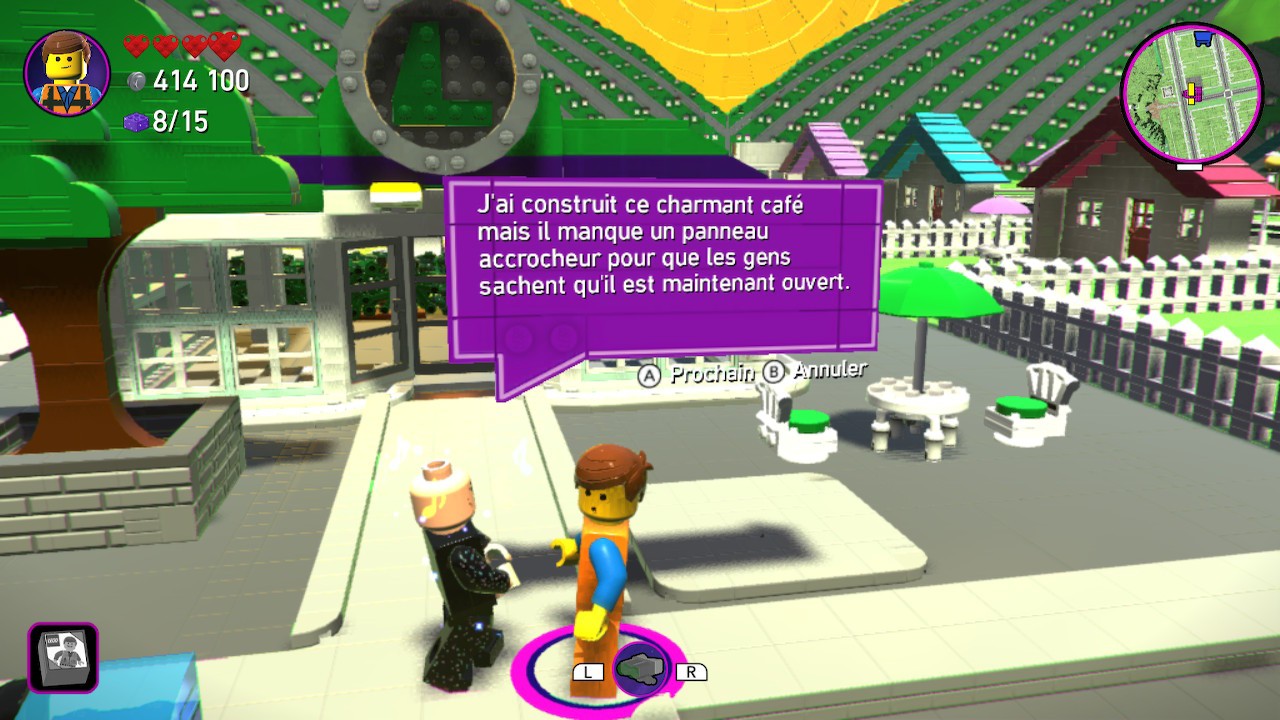
Task: Toggle the fourth heart in the health row
Action: point(224,46)
